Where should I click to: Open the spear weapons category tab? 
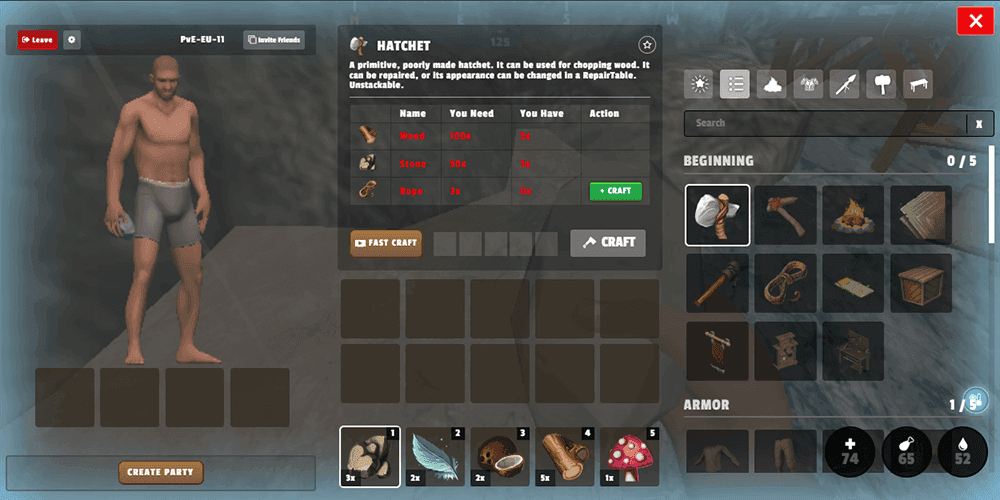click(x=845, y=84)
